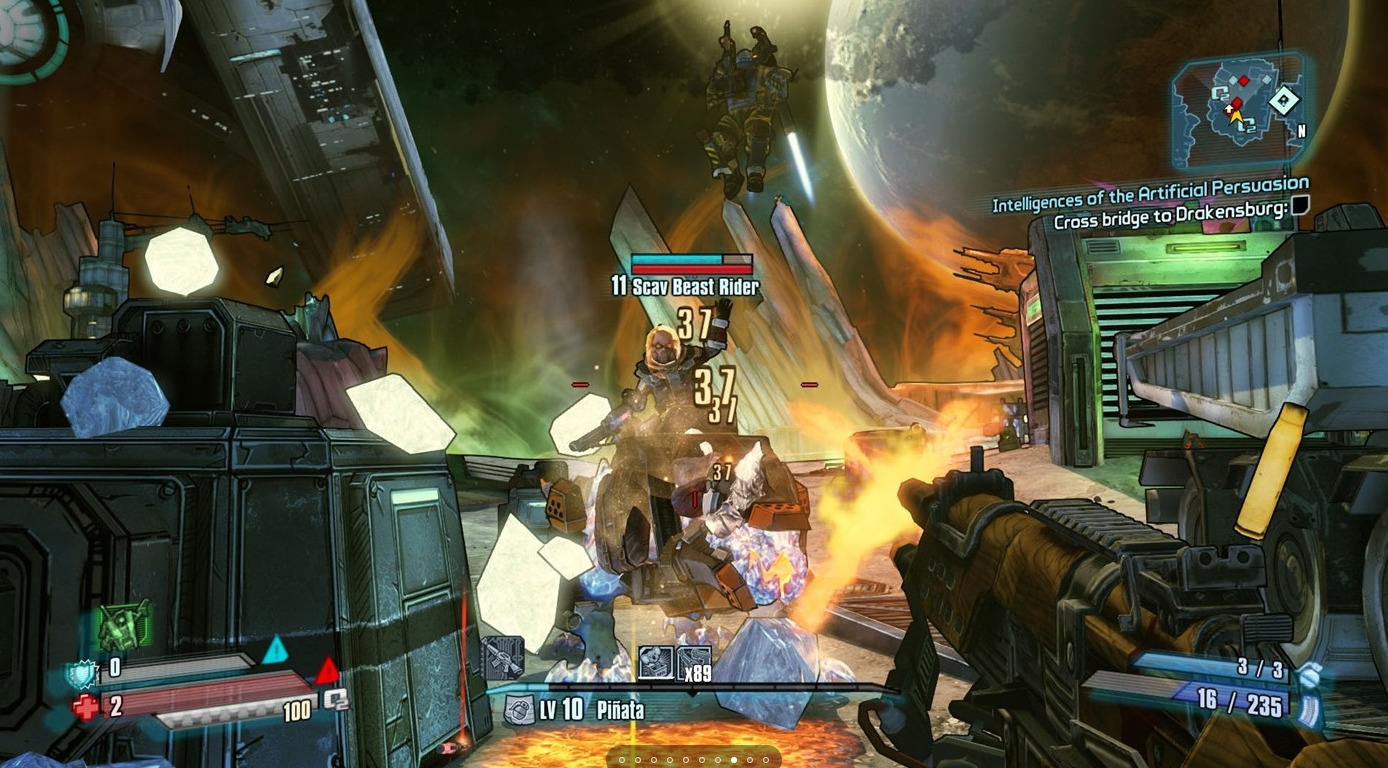Click the blue shield icon
Image resolution: width=1388 pixels, height=768 pixels.
(x=82, y=672)
